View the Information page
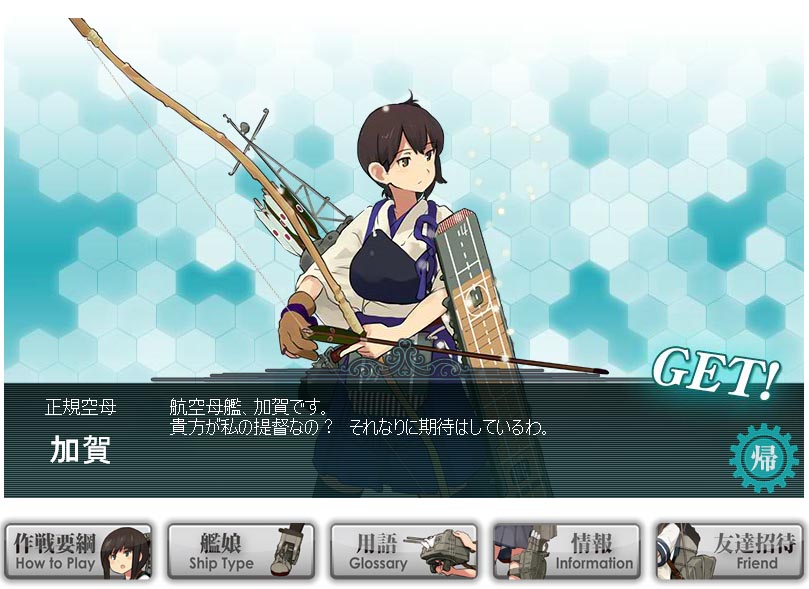 pyautogui.click(x=567, y=551)
